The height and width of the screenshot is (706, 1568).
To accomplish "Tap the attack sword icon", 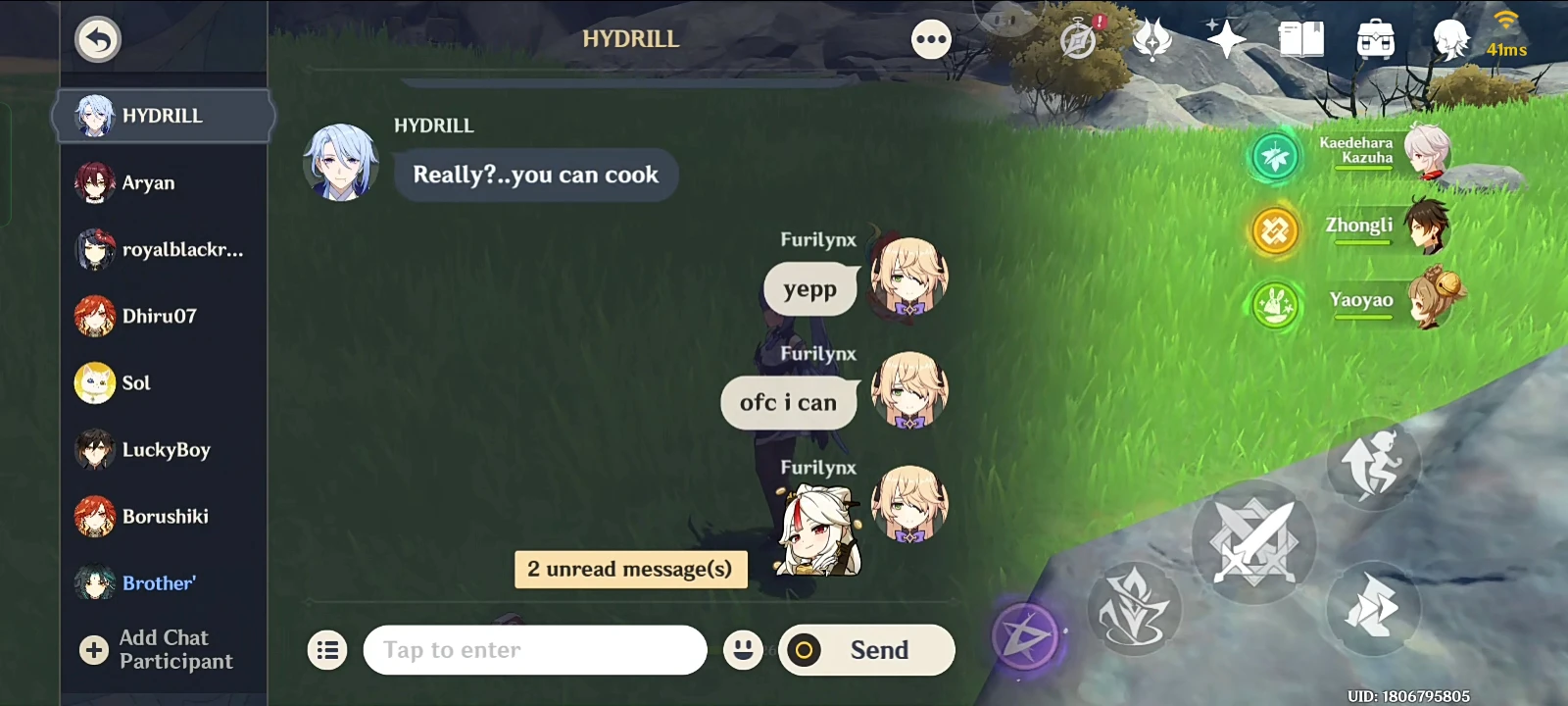I will tap(1256, 542).
